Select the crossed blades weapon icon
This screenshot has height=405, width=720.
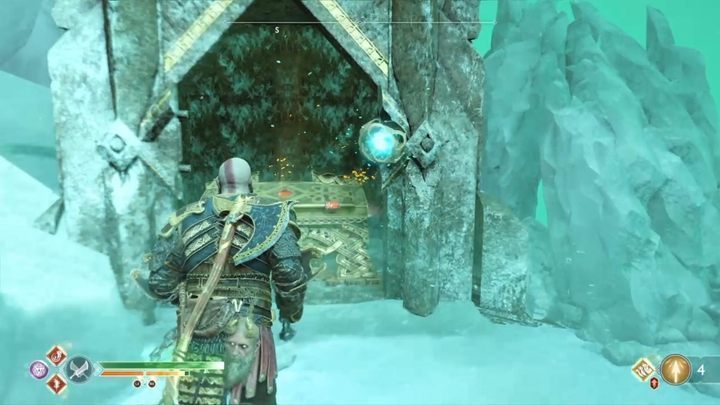(x=80, y=369)
